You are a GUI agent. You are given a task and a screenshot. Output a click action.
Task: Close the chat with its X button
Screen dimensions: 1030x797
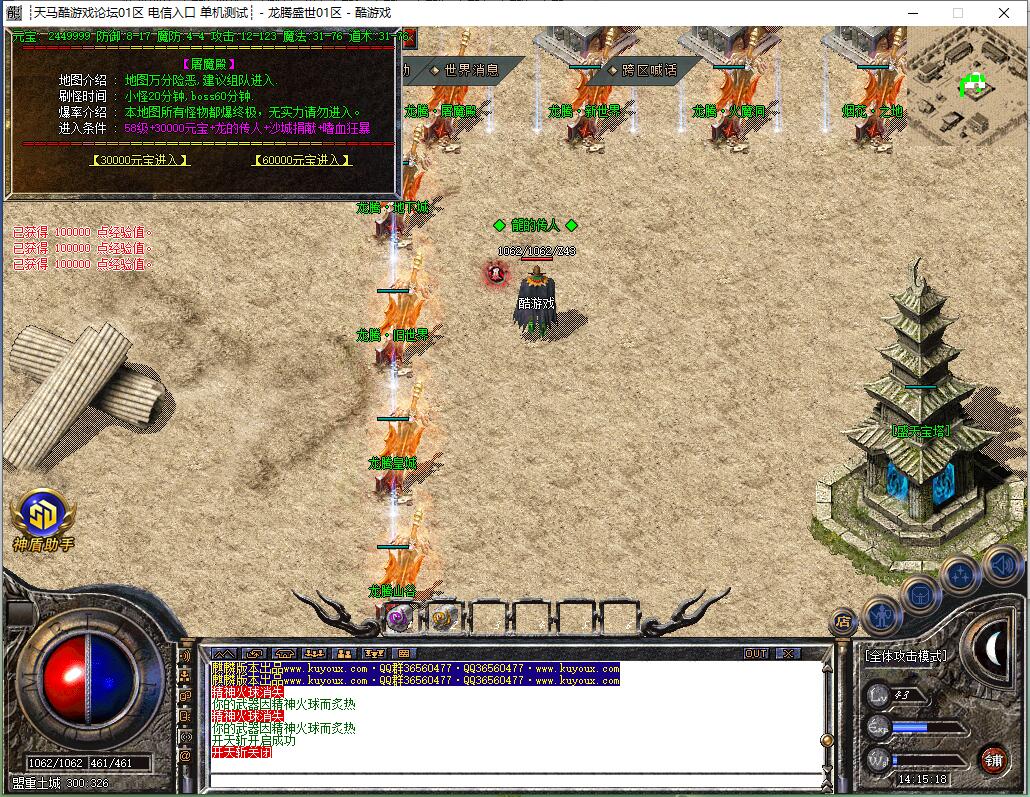[788, 653]
